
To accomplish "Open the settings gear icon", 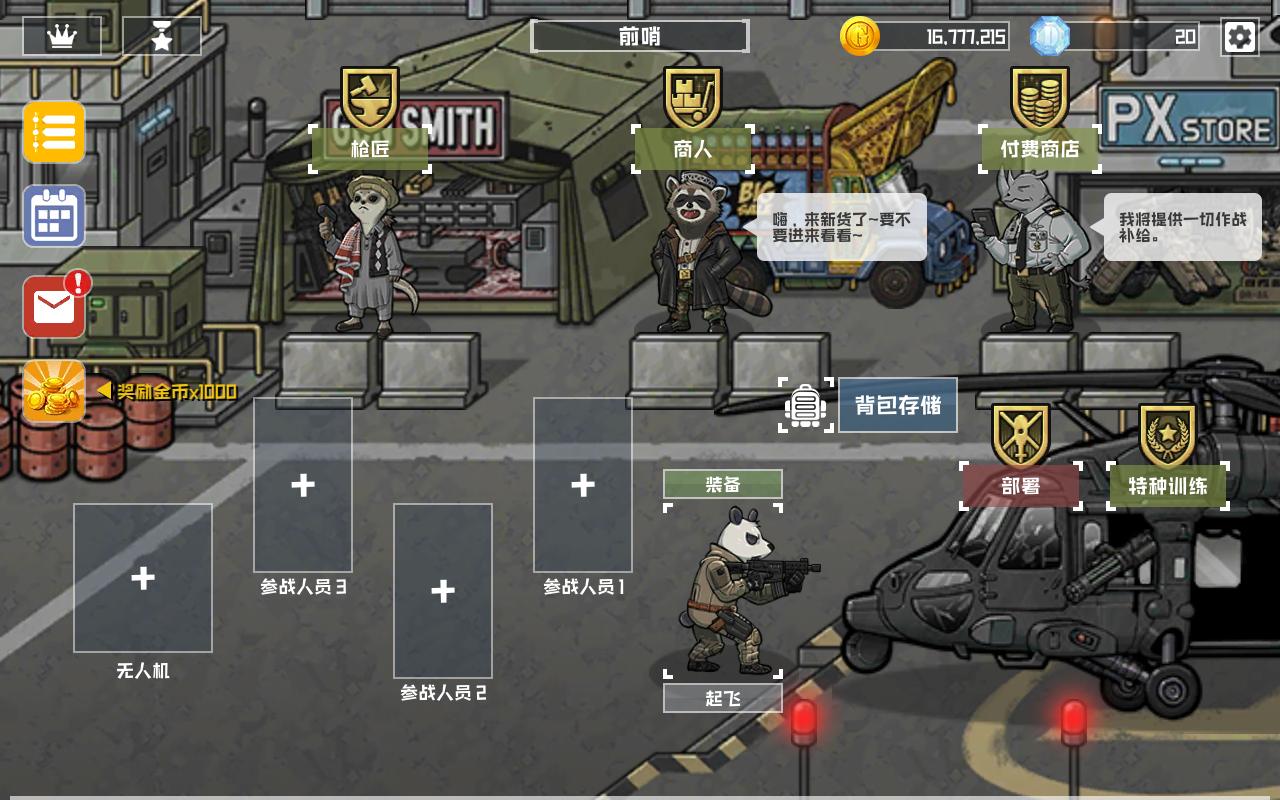I will coord(1240,37).
